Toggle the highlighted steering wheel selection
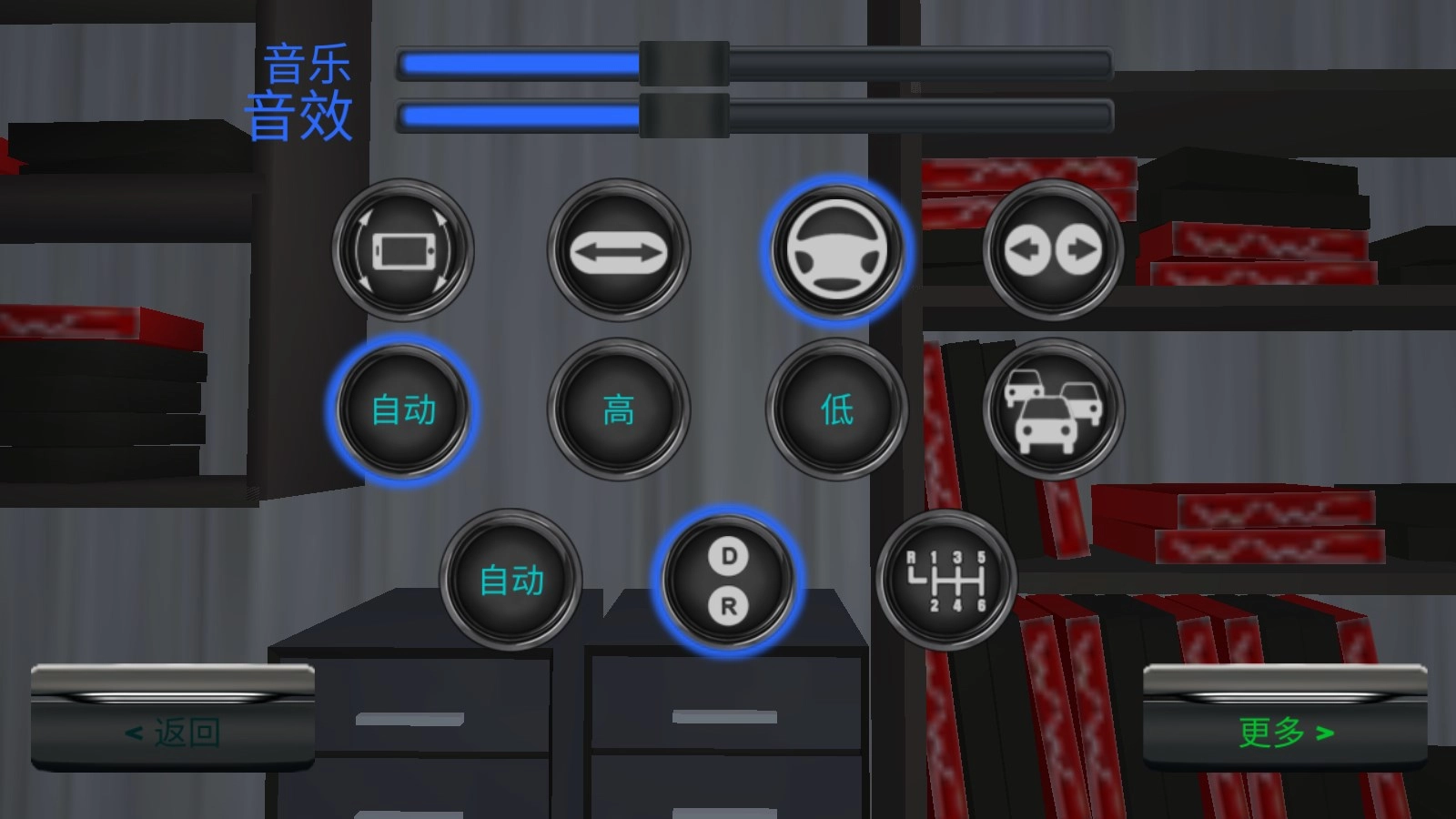Image resolution: width=1456 pixels, height=819 pixels. click(x=837, y=248)
